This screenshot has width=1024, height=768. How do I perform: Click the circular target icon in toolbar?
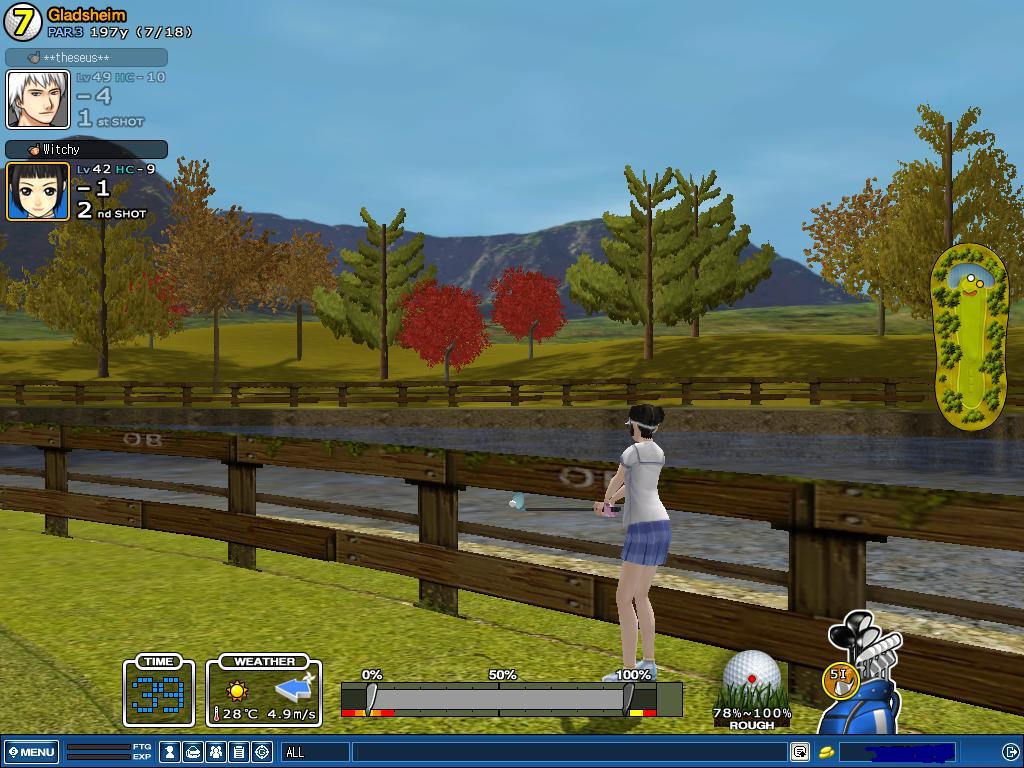coord(262,752)
